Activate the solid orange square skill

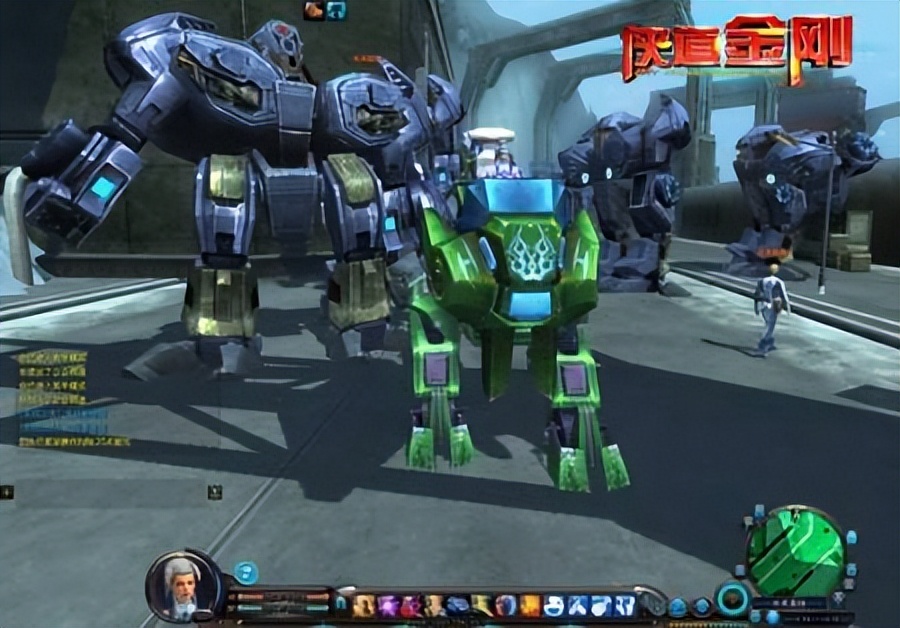pyautogui.click(x=530, y=605)
